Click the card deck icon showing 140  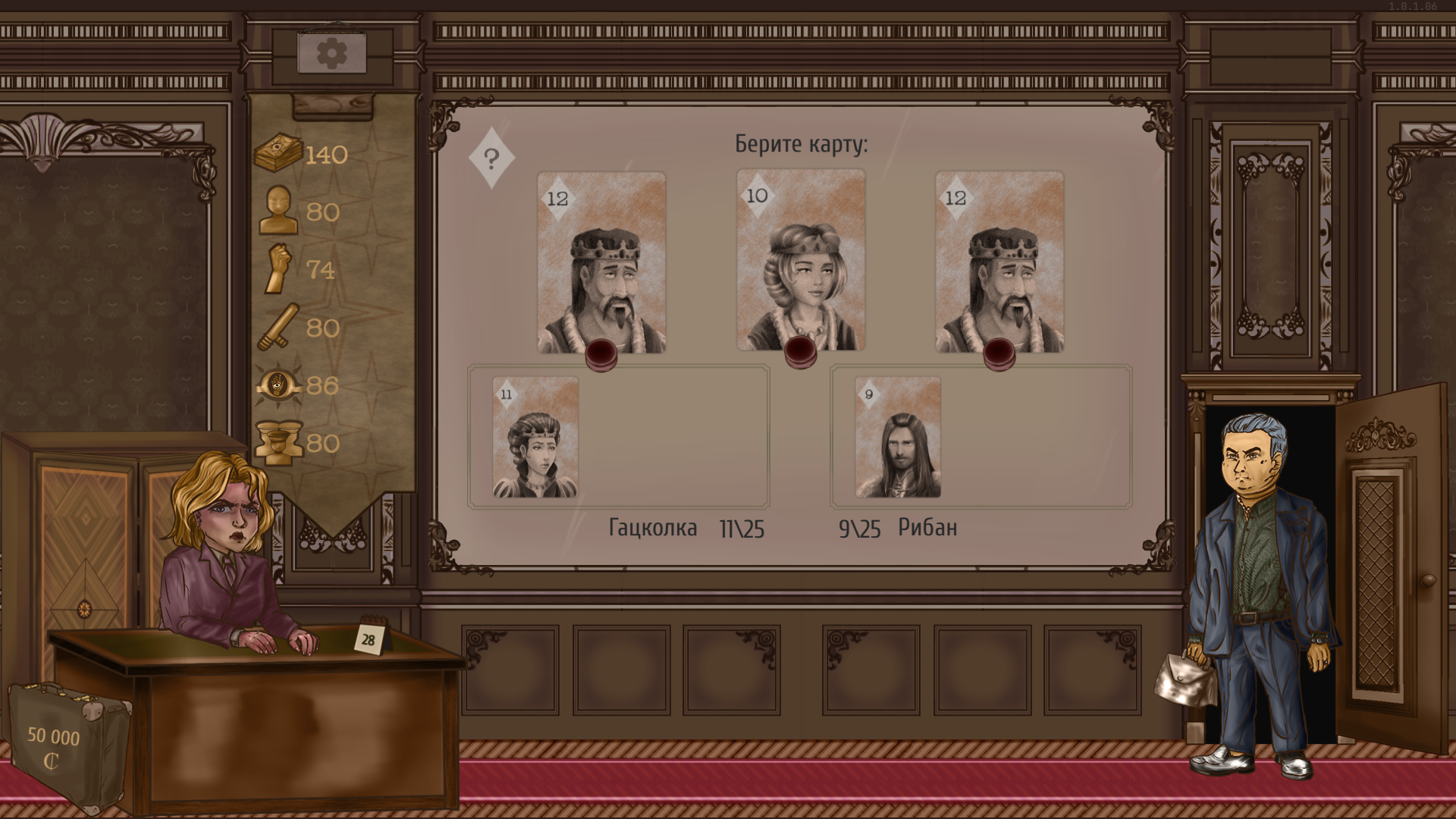(x=278, y=152)
